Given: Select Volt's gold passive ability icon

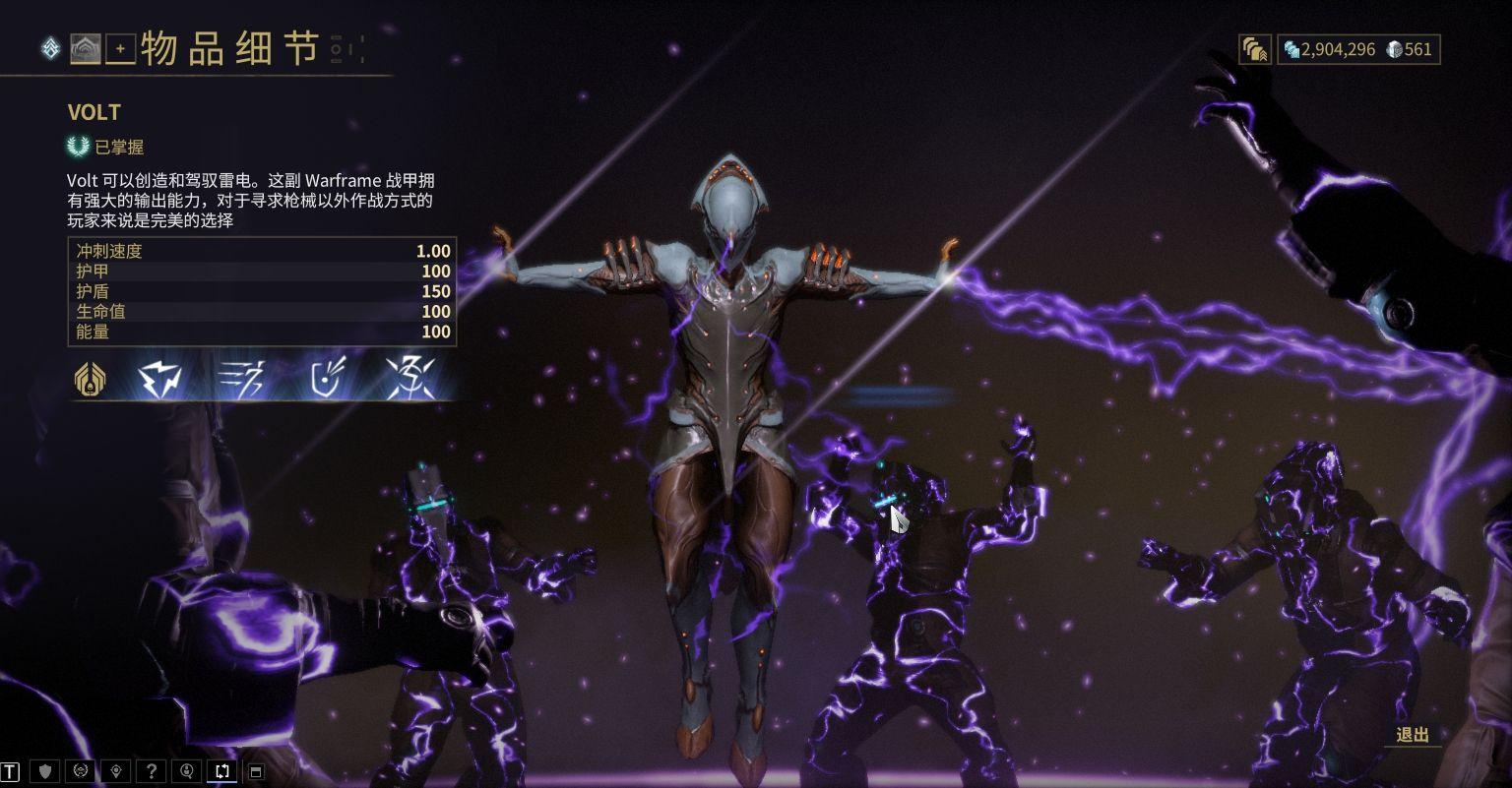Looking at the screenshot, I should coord(92,379).
